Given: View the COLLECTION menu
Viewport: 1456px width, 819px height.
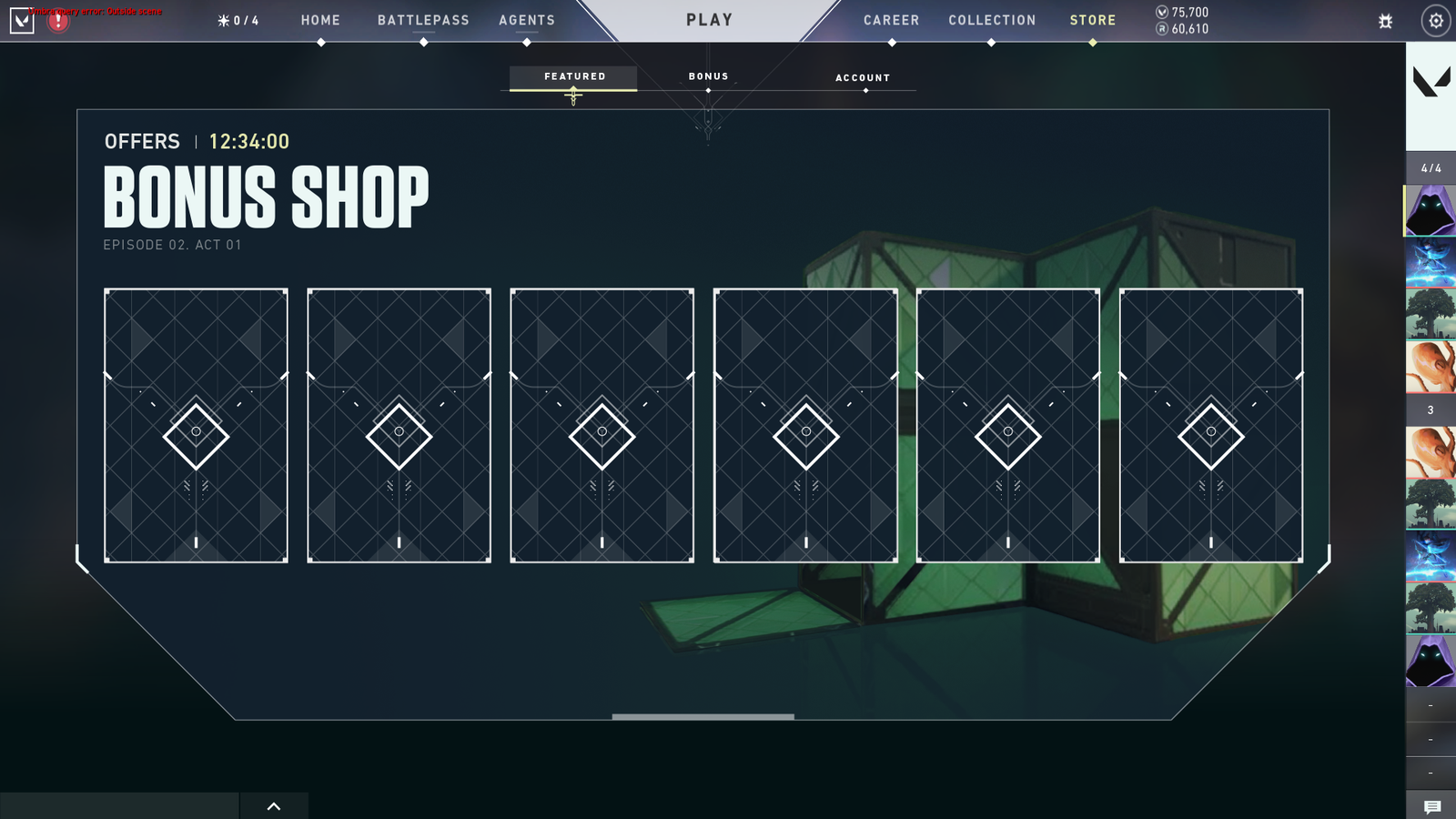Looking at the screenshot, I should (x=992, y=20).
